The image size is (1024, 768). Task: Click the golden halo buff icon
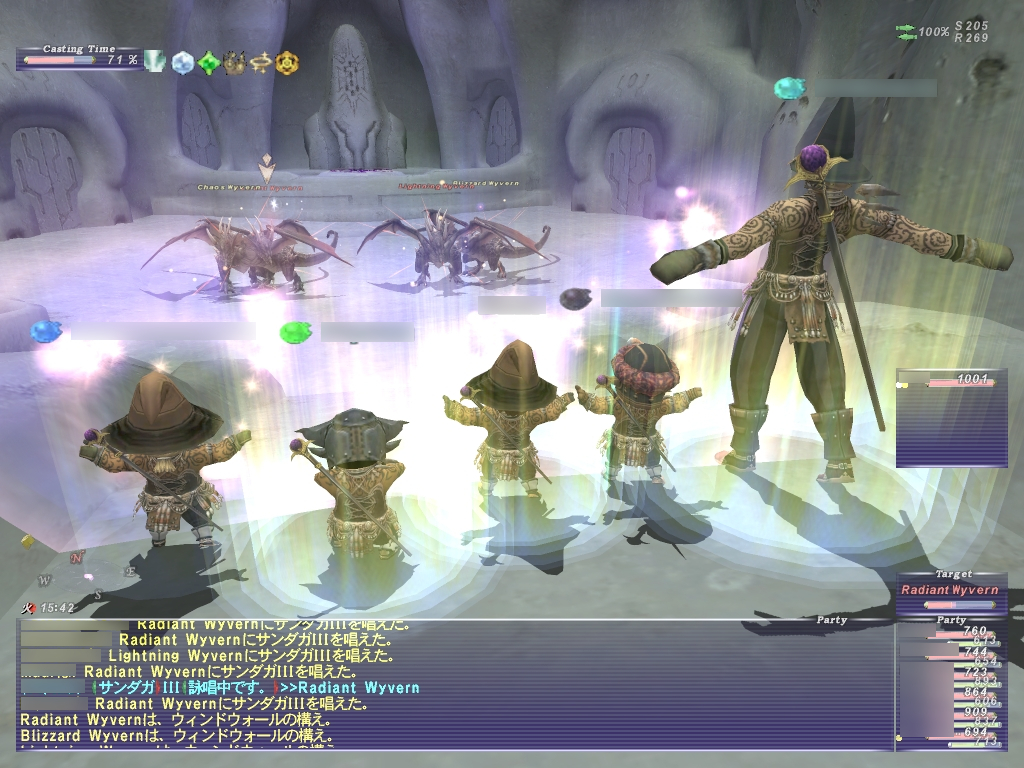tap(261, 62)
